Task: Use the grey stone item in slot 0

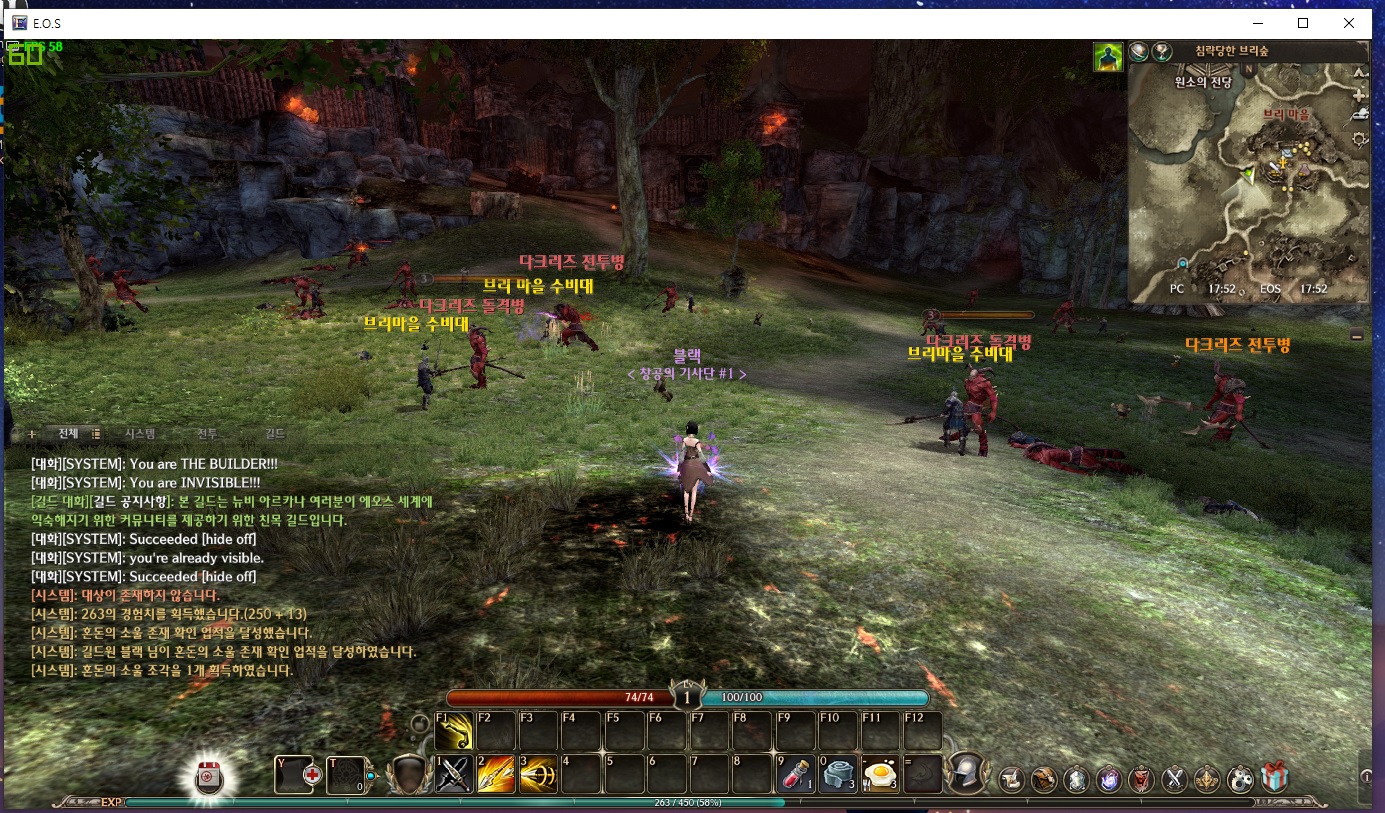Action: click(x=837, y=773)
